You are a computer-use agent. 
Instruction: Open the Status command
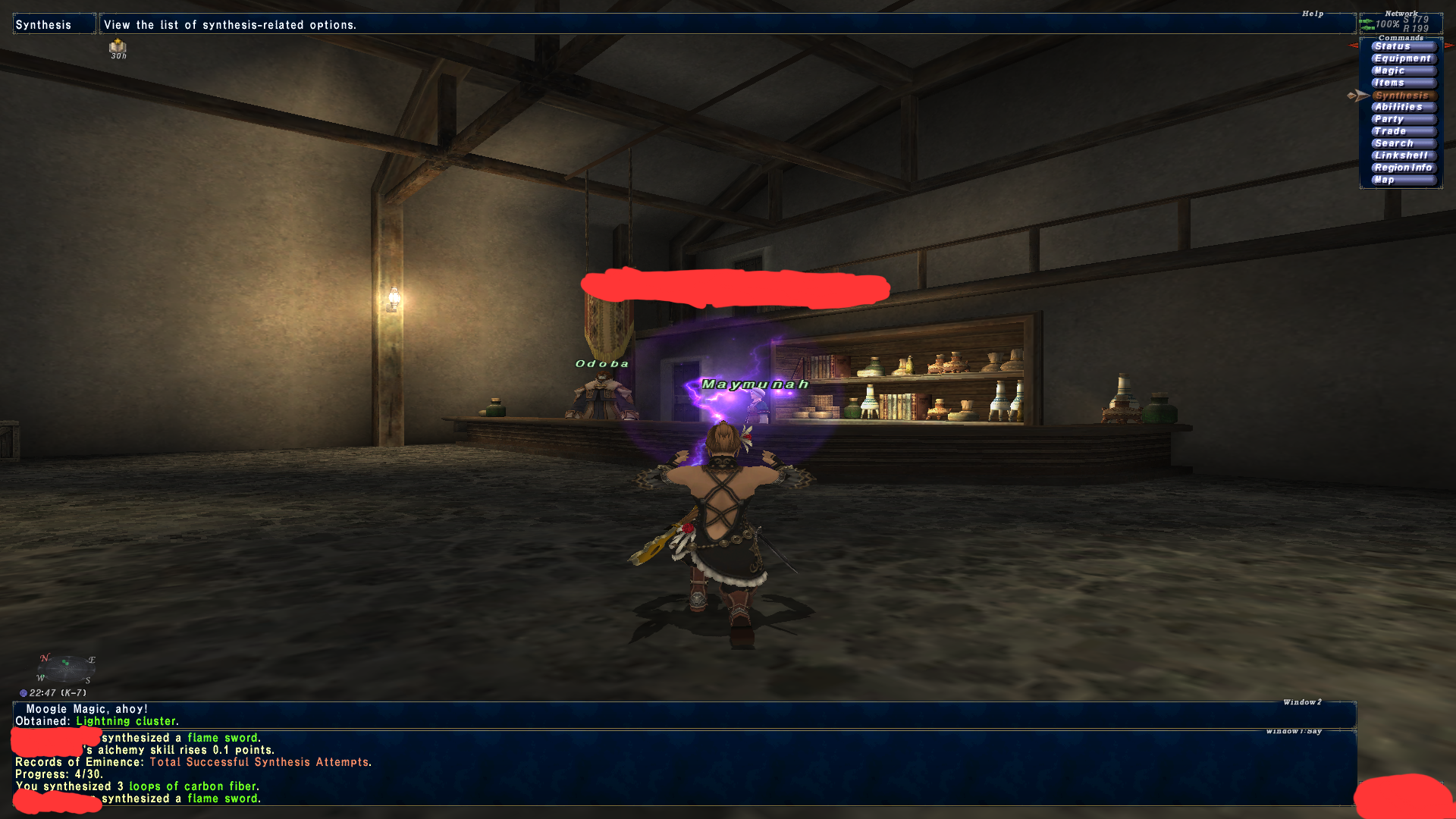click(x=1402, y=46)
